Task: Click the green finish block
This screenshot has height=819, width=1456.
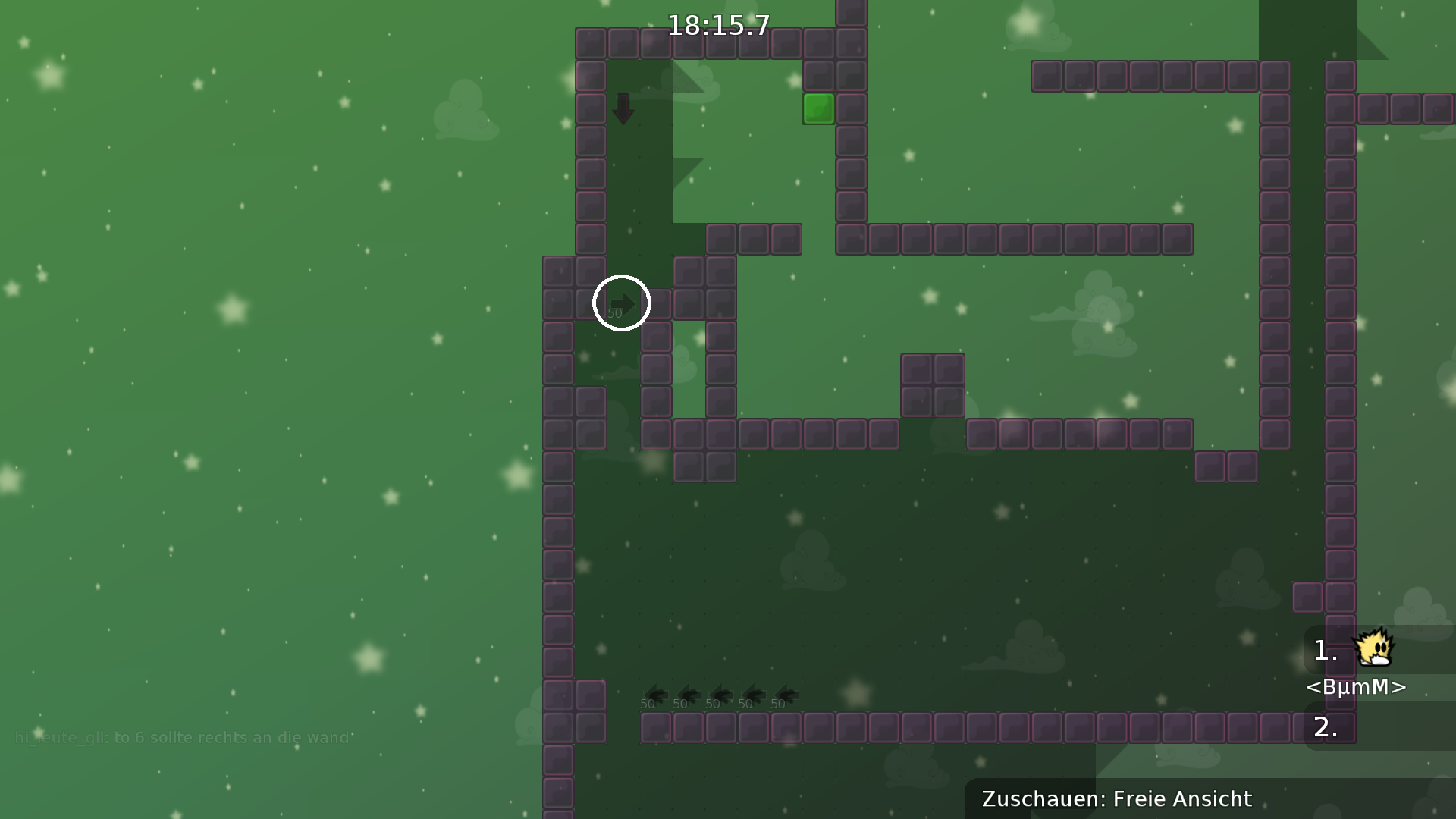Action: coord(820,110)
